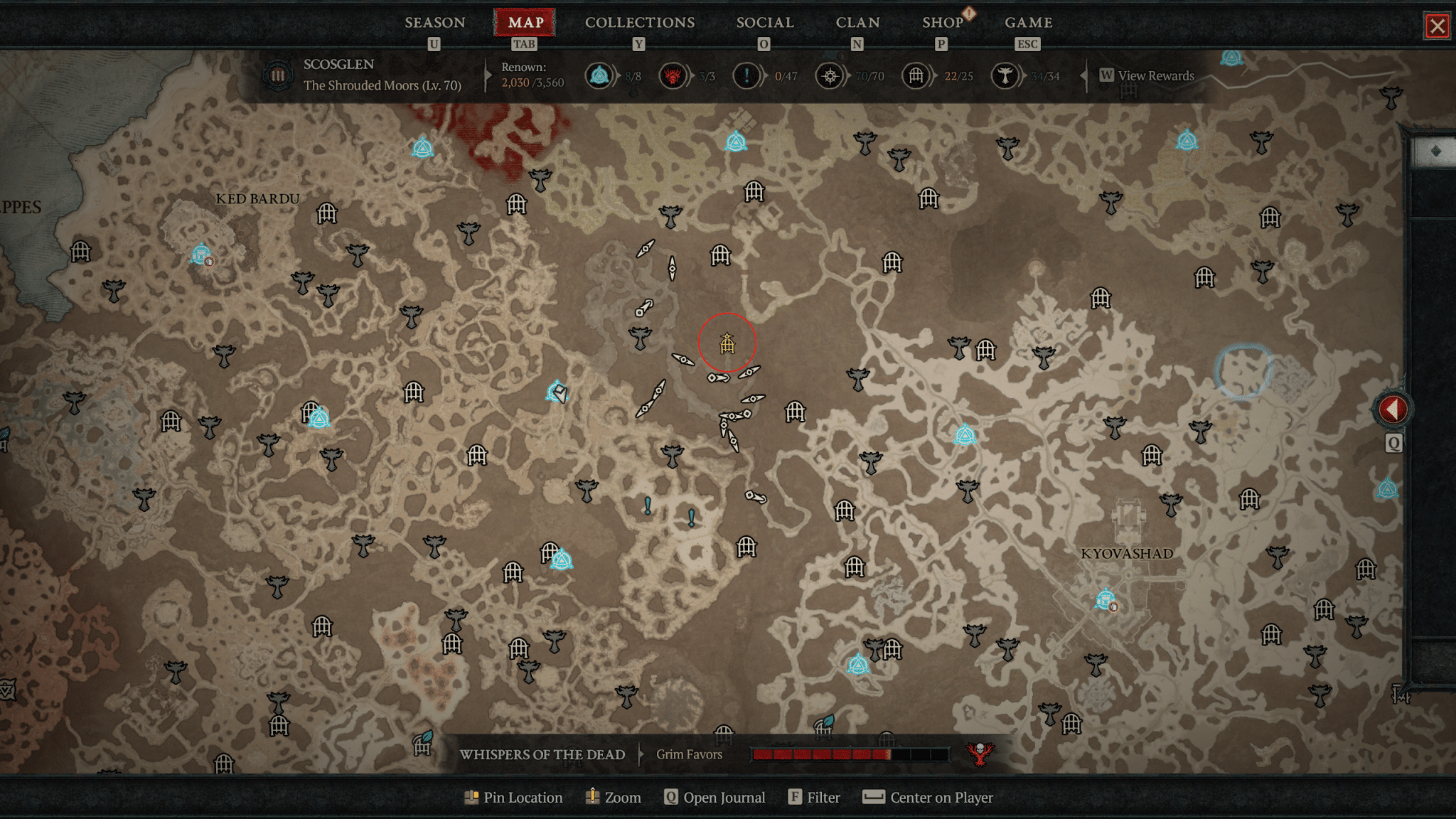Click Center on Player

(928, 798)
